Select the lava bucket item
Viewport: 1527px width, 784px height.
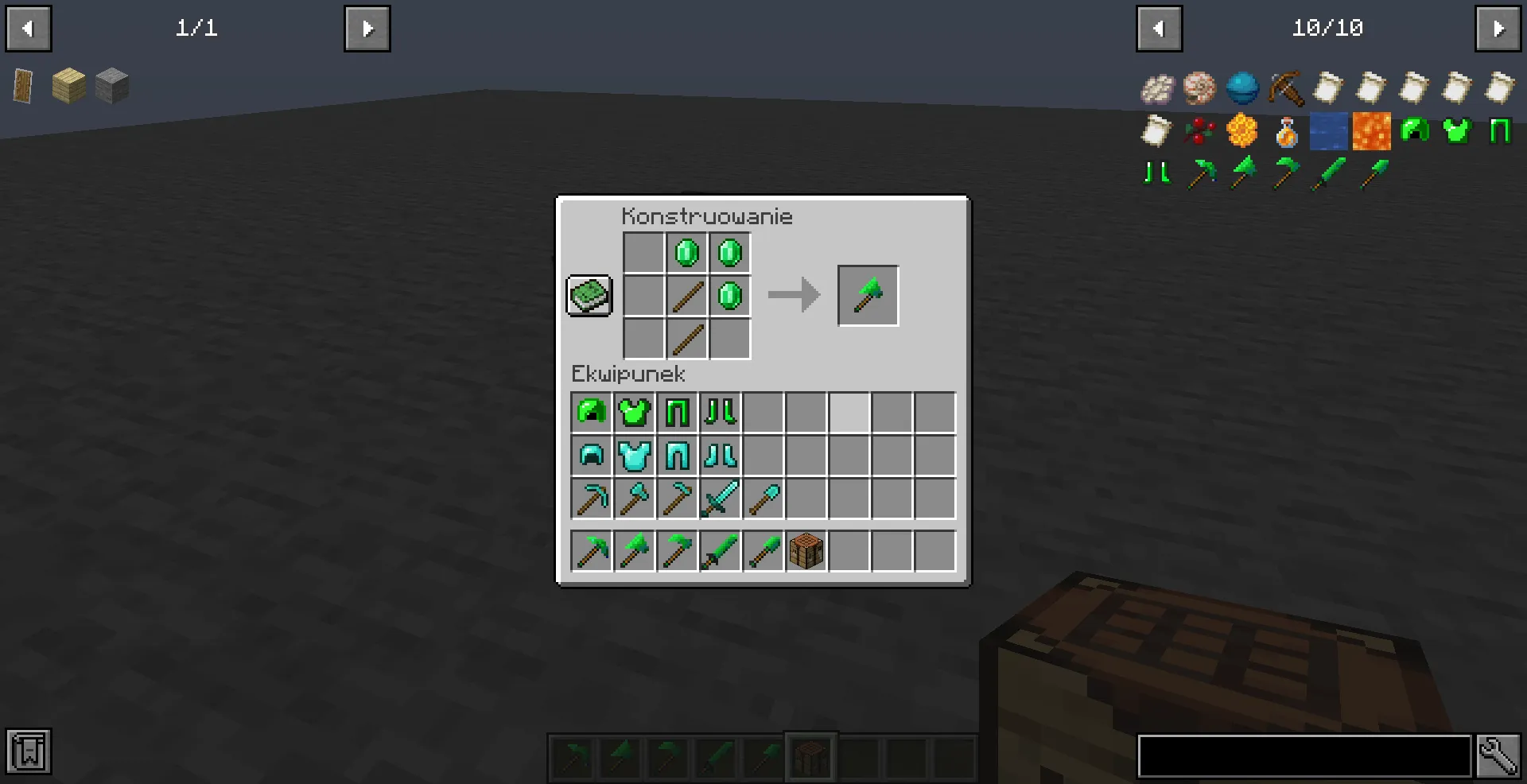1370,131
